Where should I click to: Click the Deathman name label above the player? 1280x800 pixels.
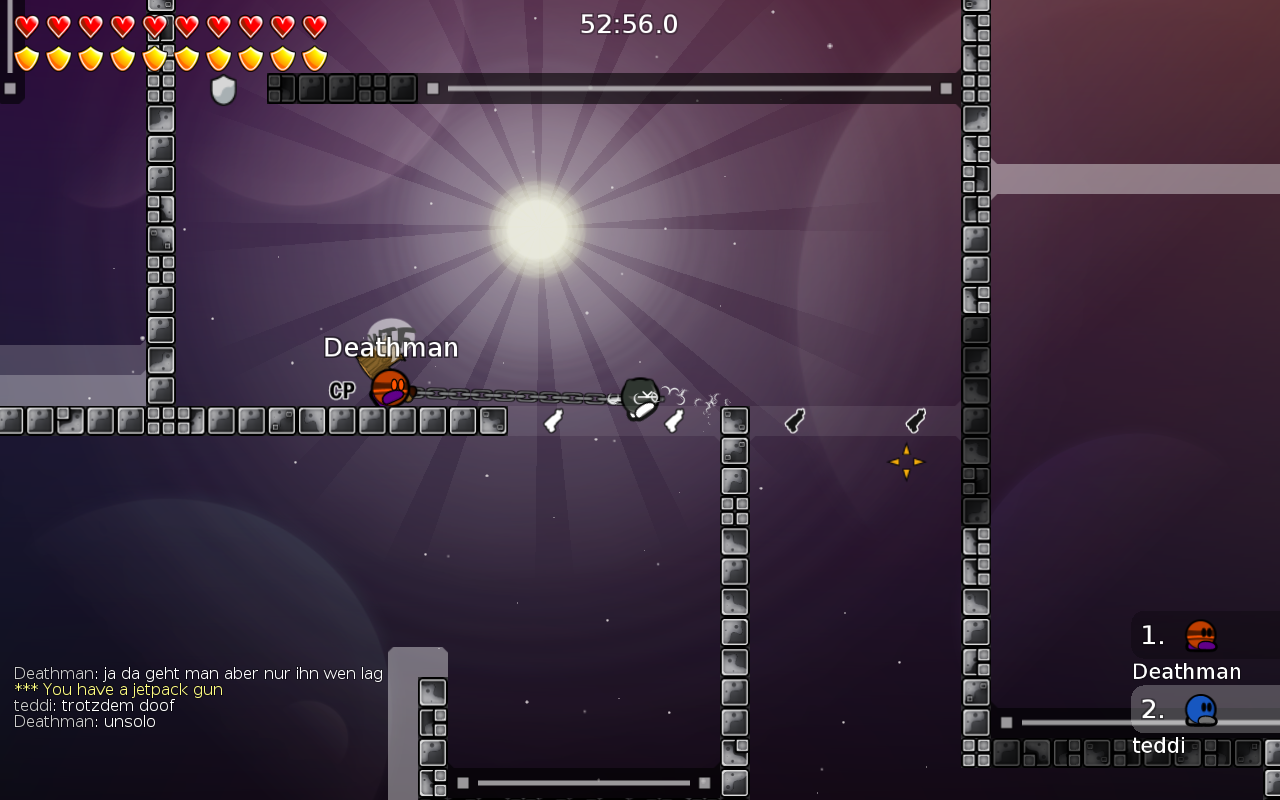tap(391, 347)
